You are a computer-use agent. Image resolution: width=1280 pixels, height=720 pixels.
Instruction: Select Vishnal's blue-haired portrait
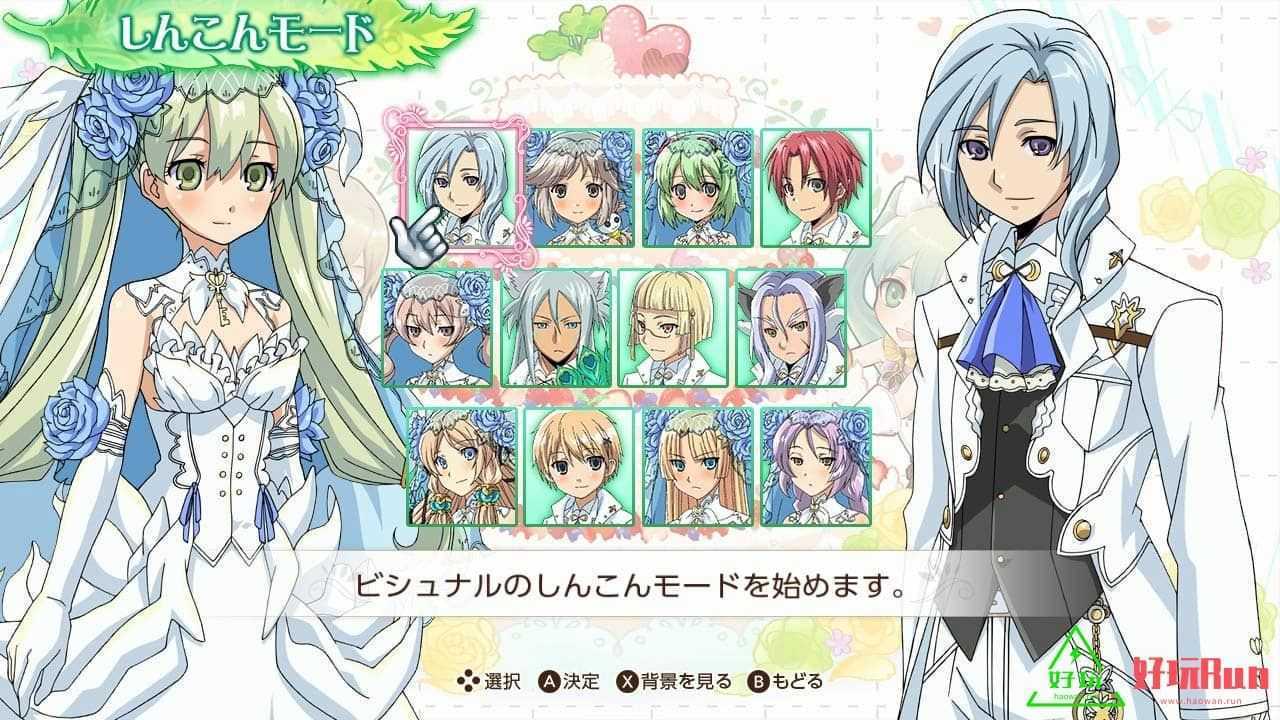pos(462,188)
